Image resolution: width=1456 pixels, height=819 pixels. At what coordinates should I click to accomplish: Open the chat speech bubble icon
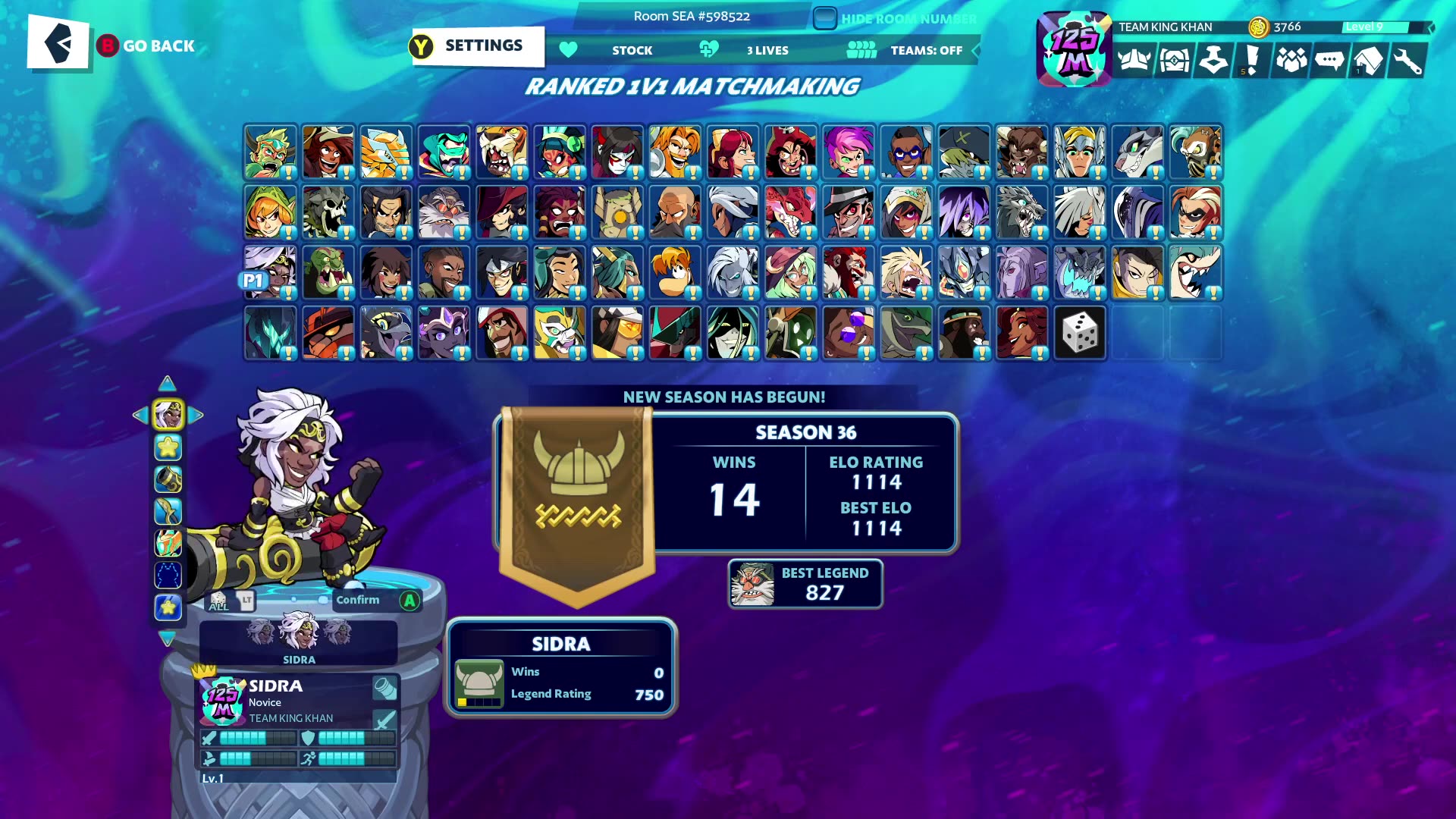pyautogui.click(x=1329, y=61)
